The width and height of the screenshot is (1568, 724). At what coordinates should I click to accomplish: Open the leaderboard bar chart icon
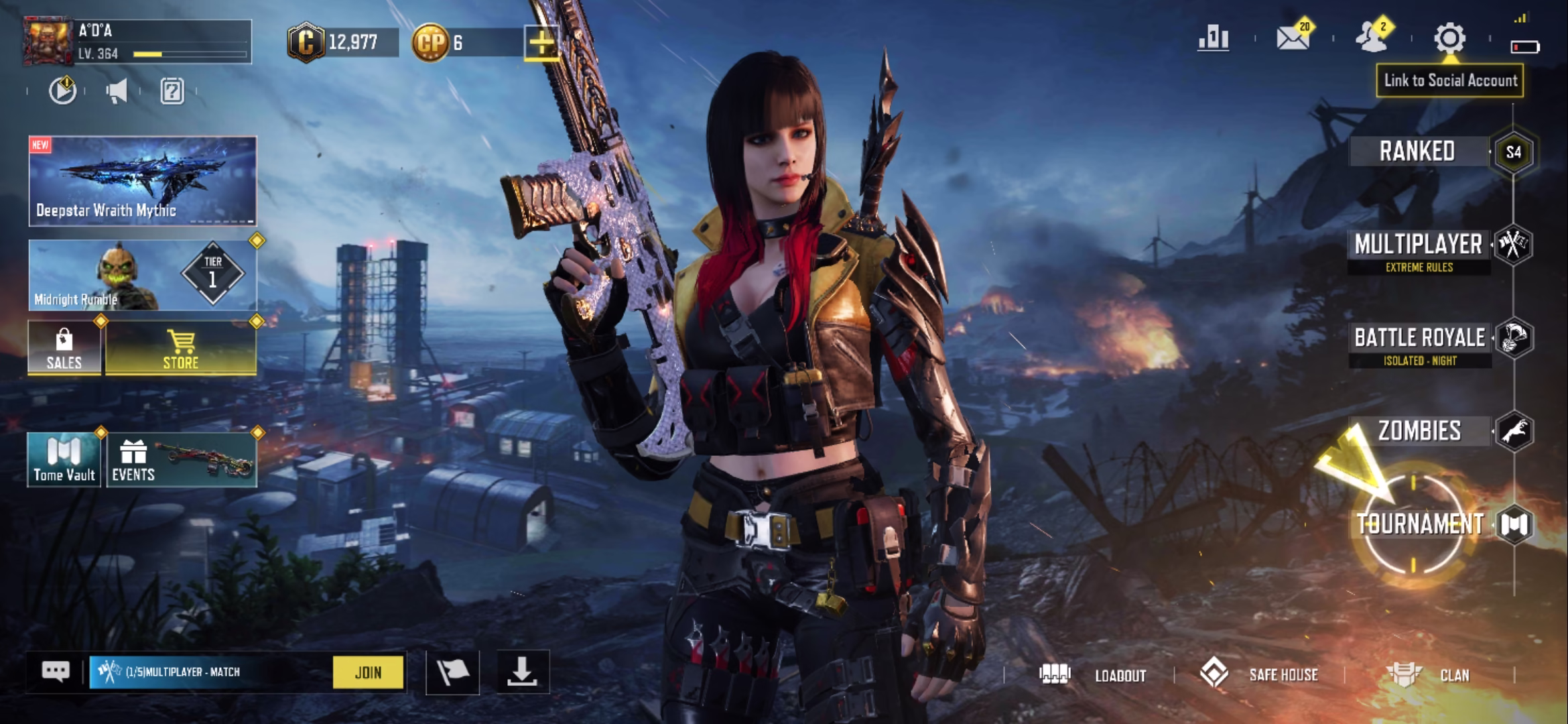point(1214,39)
